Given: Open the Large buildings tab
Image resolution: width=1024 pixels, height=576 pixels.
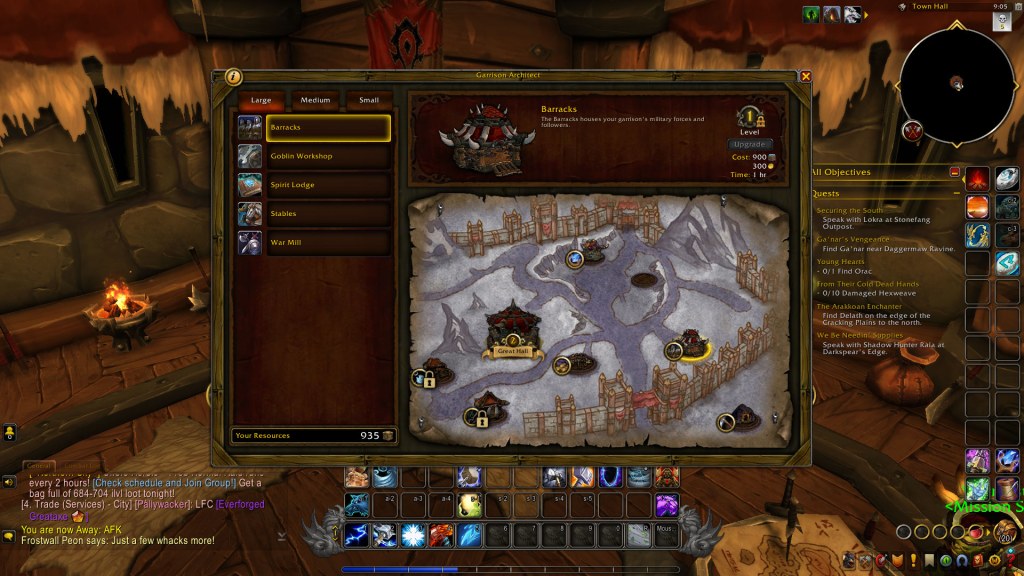Looking at the screenshot, I should (261, 100).
